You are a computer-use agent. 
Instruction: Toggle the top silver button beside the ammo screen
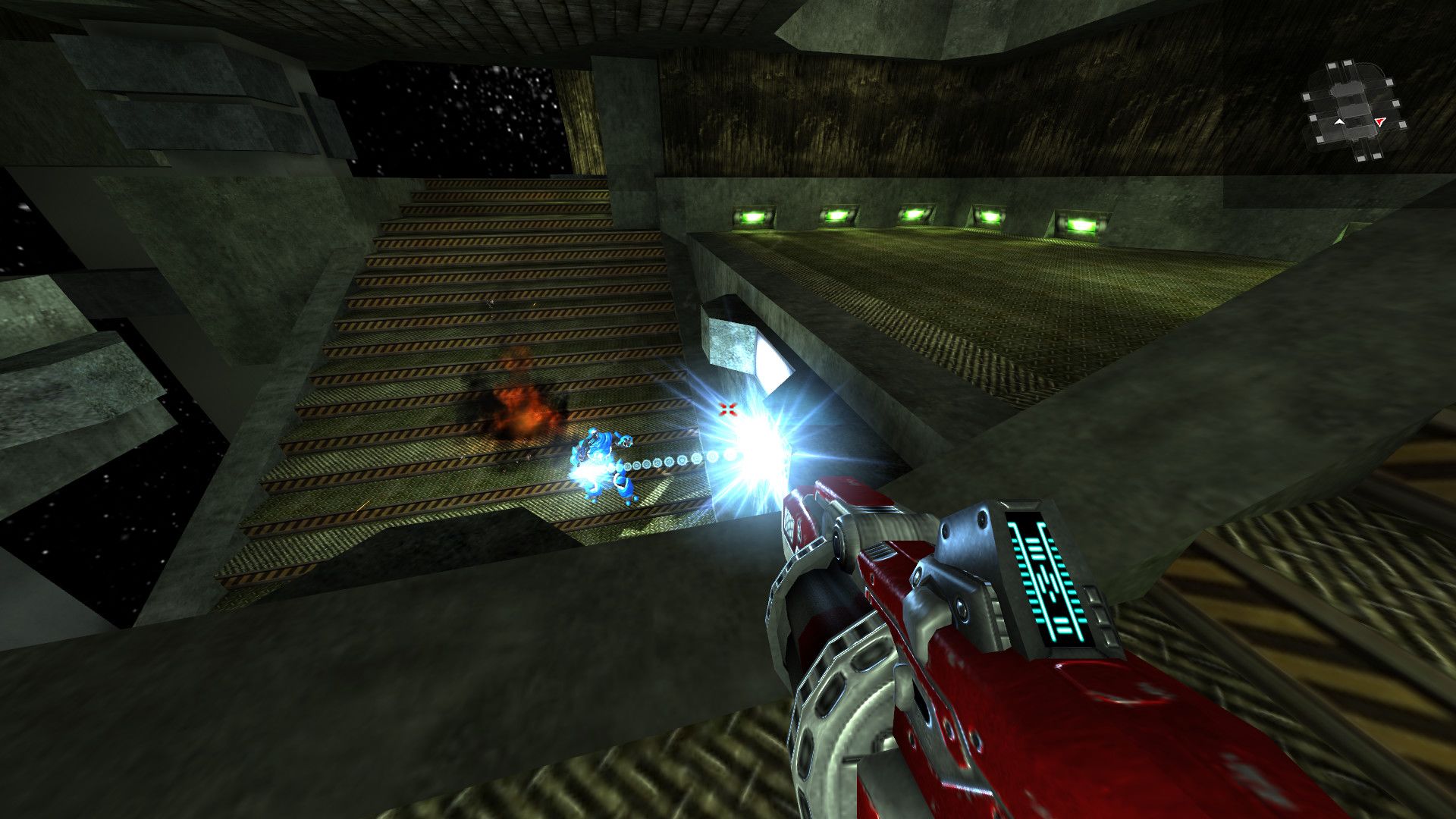(x=1094, y=595)
